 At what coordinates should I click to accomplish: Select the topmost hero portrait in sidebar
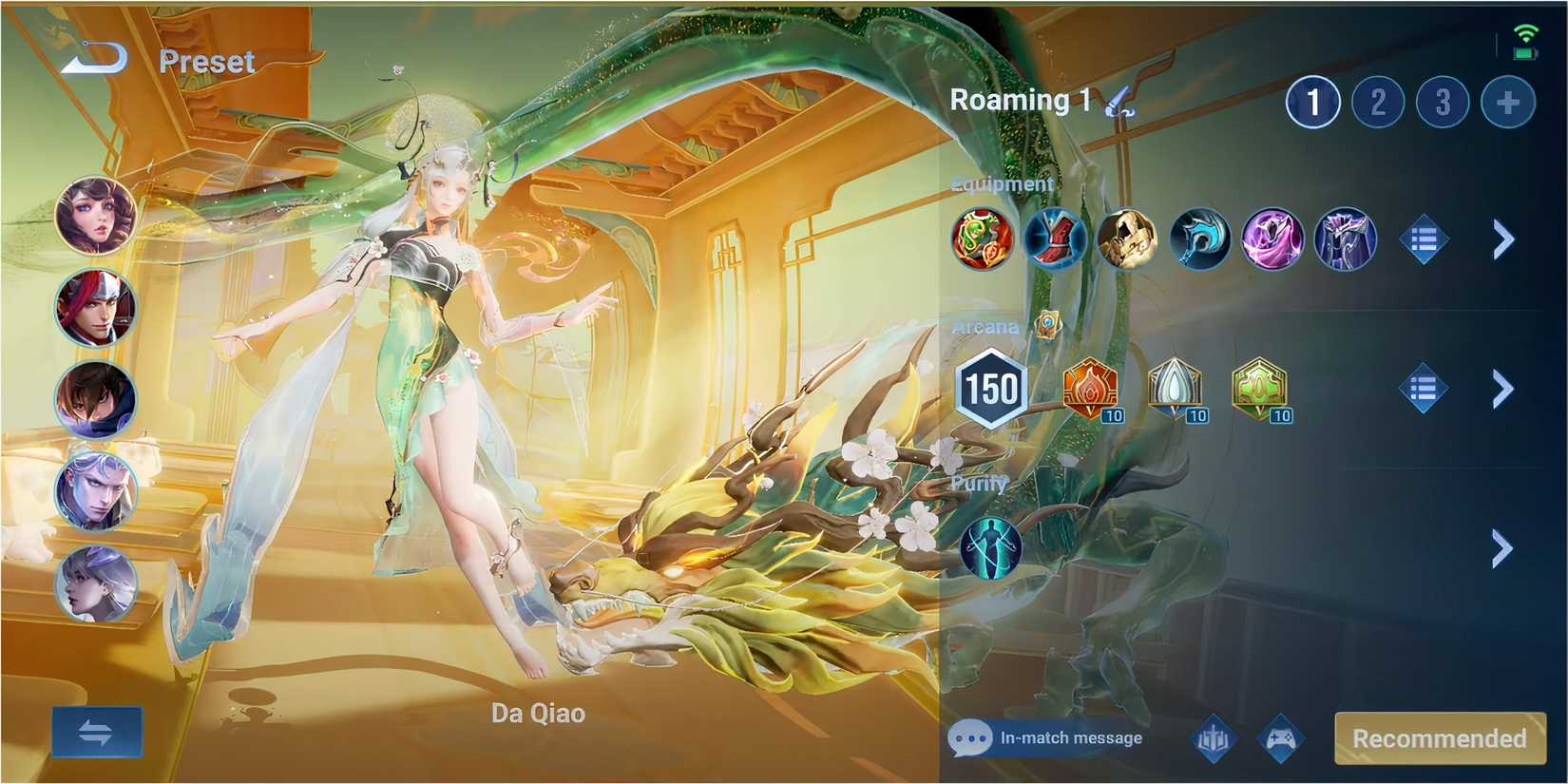tap(95, 217)
